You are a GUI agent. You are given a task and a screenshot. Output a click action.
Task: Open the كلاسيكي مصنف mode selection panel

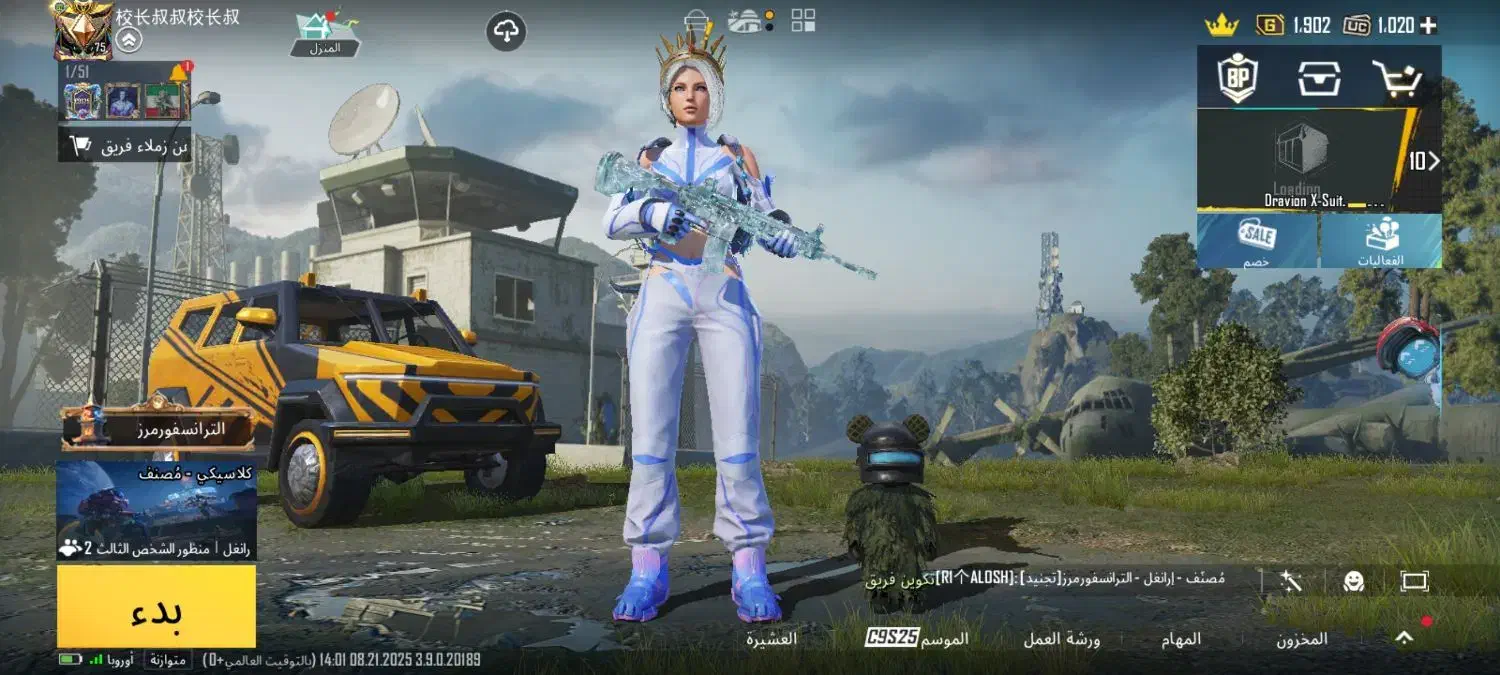pos(156,510)
